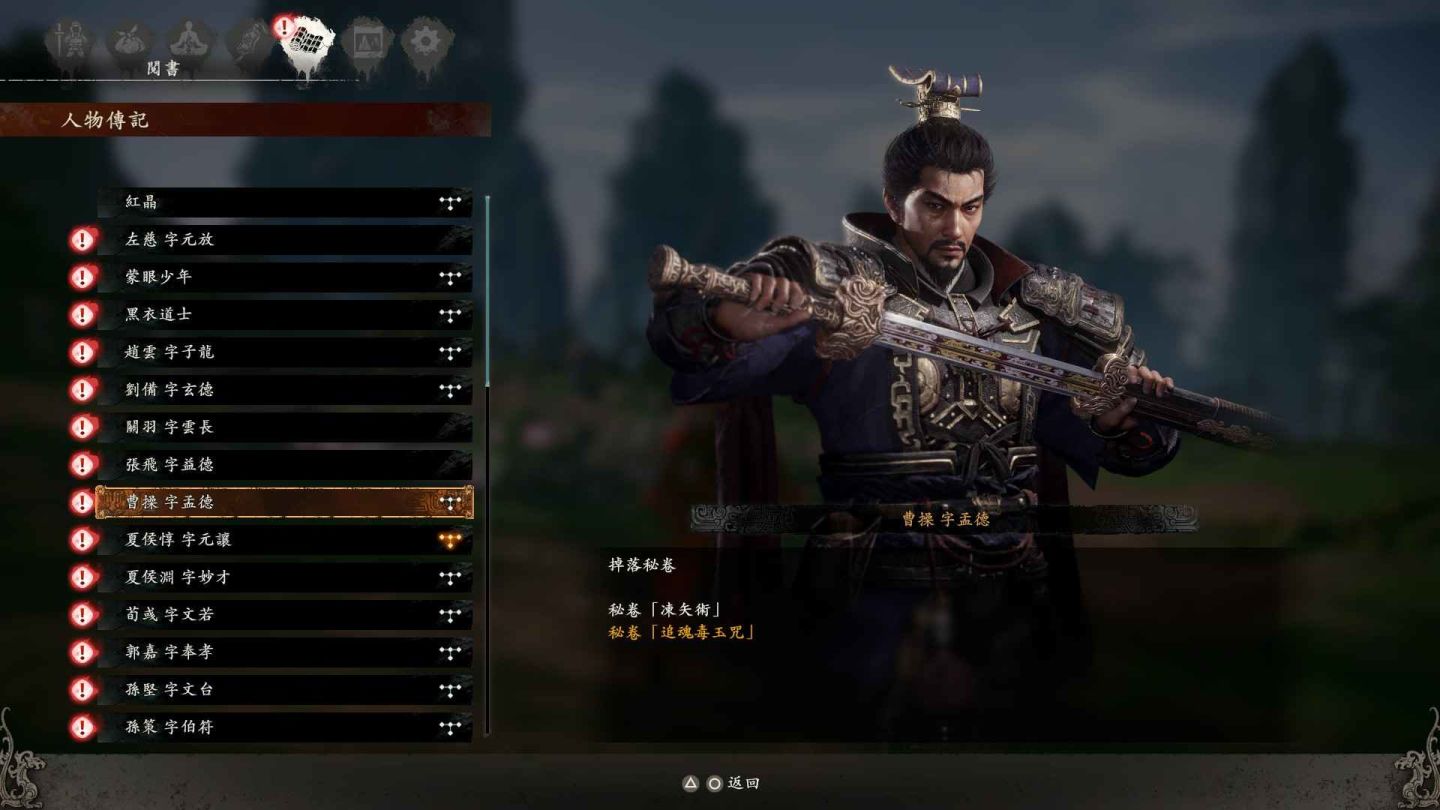View 趙雲 字子龍 biography
Viewport: 1440px width, 810px height.
coord(284,352)
